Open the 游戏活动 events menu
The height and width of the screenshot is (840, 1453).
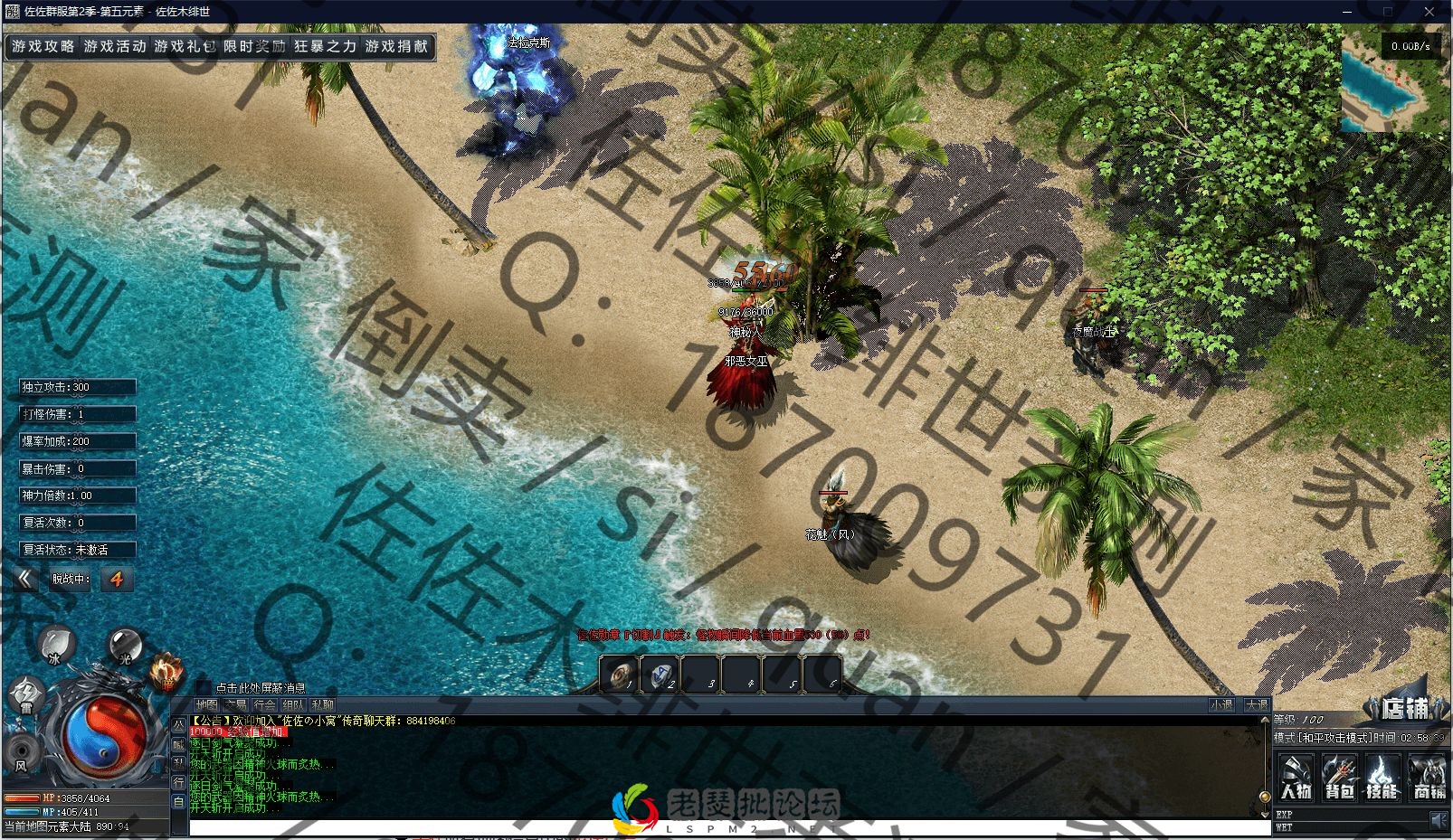114,46
